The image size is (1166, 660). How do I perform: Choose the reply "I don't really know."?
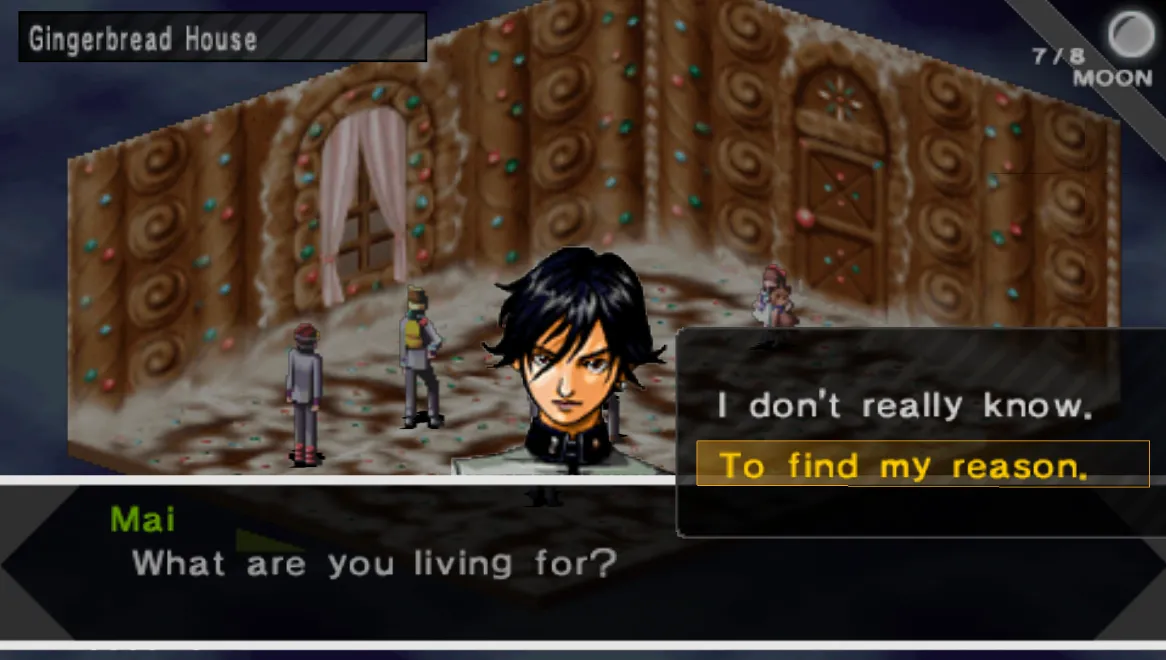(903, 406)
